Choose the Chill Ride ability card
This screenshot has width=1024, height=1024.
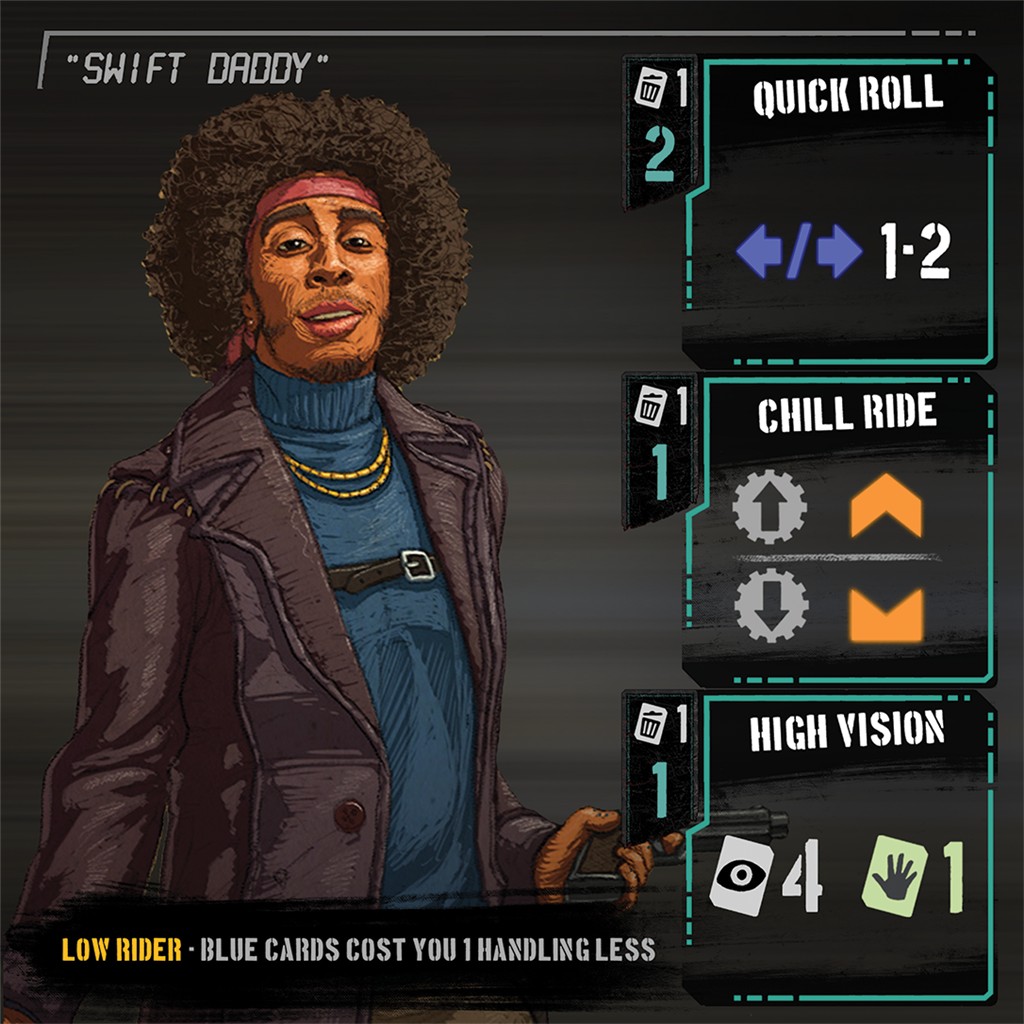(x=838, y=530)
